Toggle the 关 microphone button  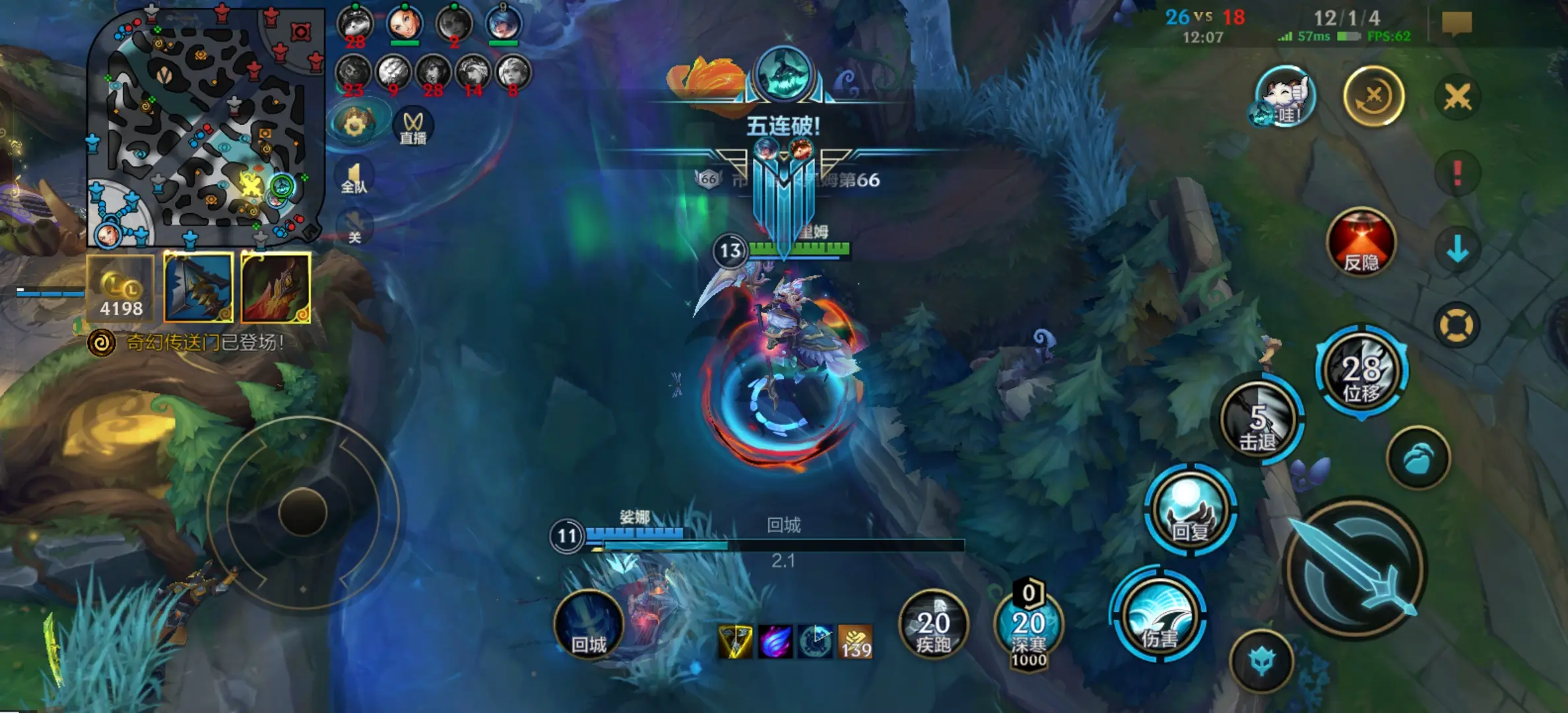(354, 228)
